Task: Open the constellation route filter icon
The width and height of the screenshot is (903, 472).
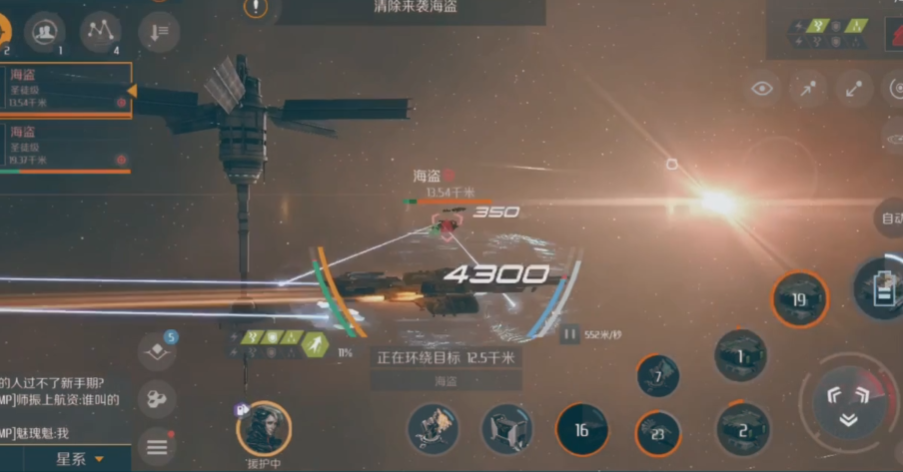Action: click(100, 32)
